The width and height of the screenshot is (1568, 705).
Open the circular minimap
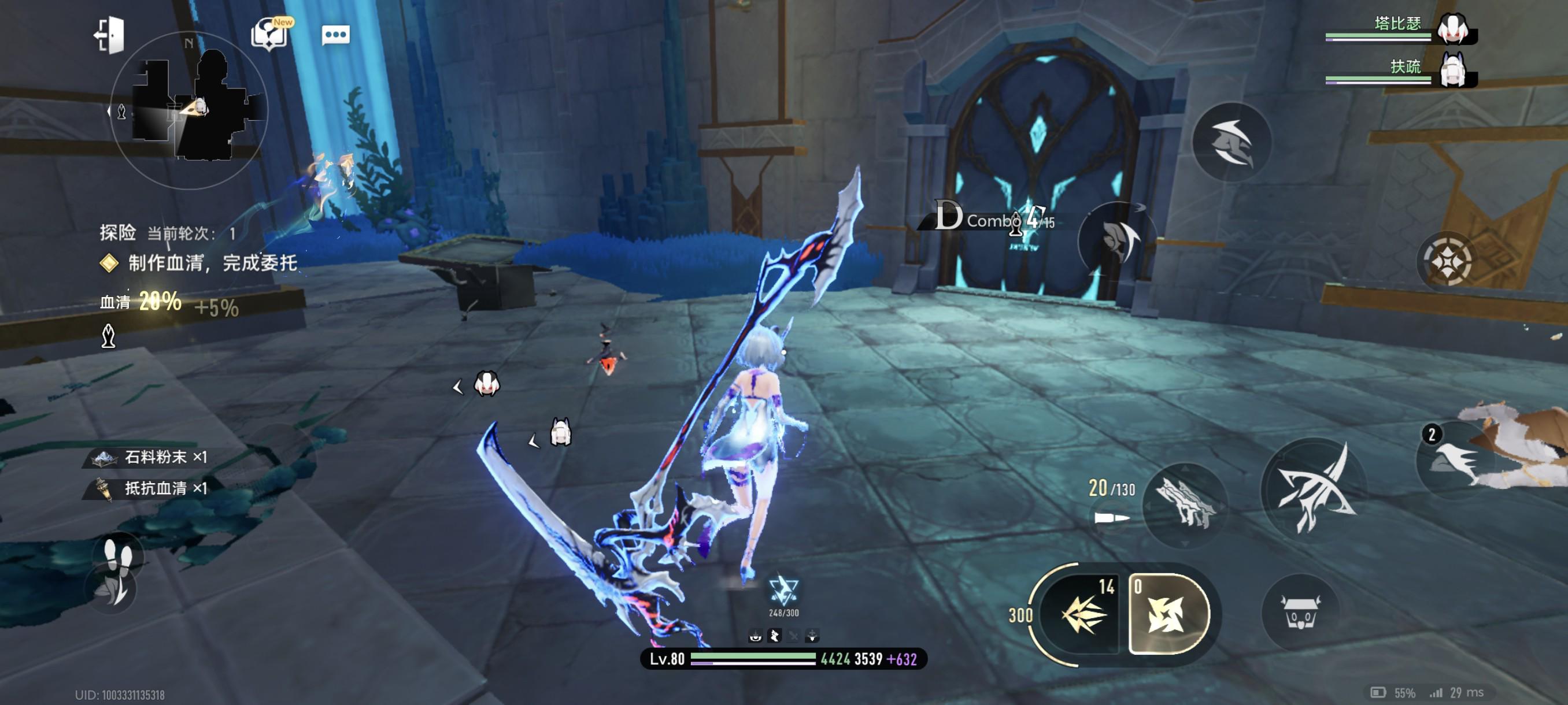pos(188,109)
